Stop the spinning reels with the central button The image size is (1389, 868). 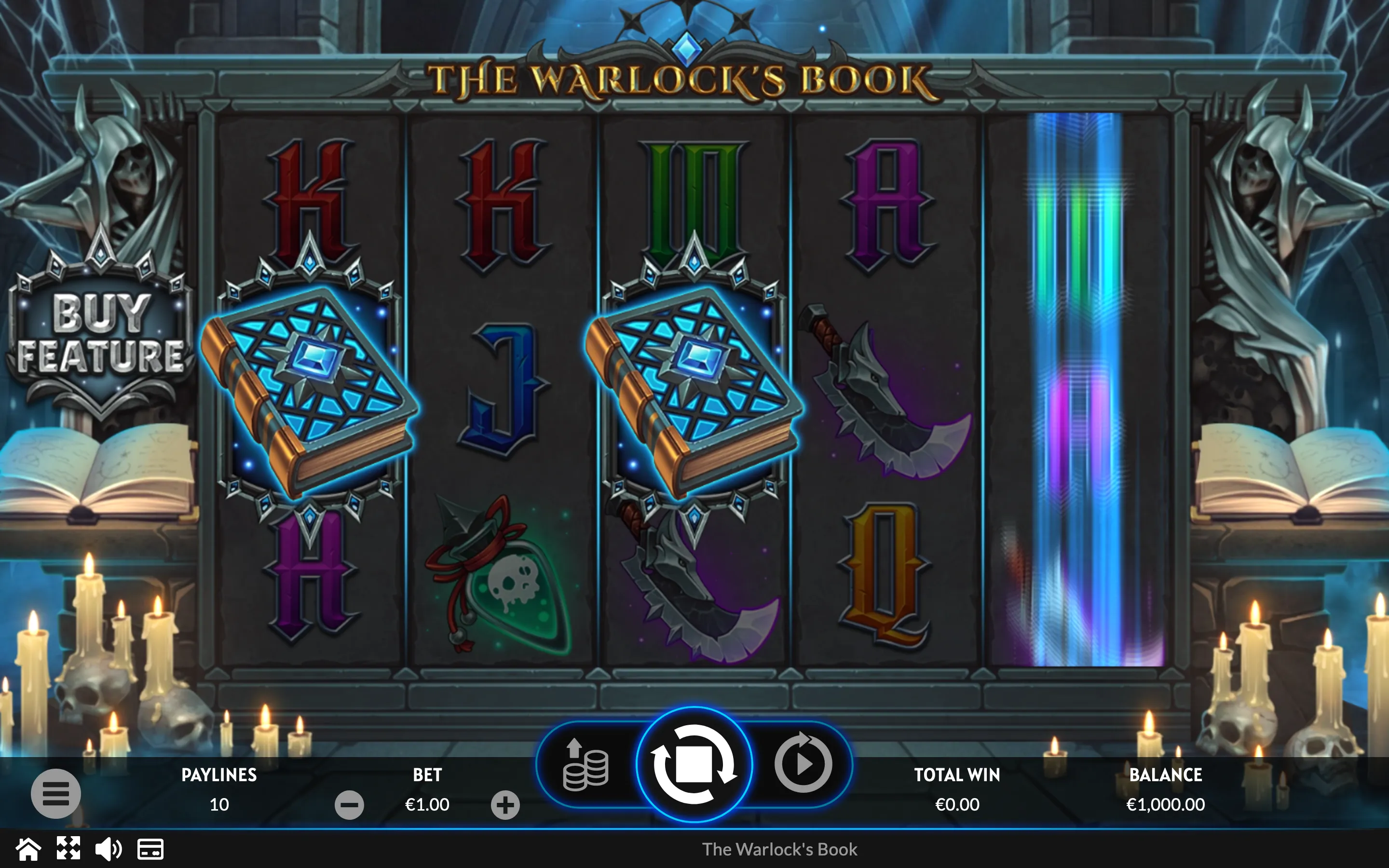[694, 765]
